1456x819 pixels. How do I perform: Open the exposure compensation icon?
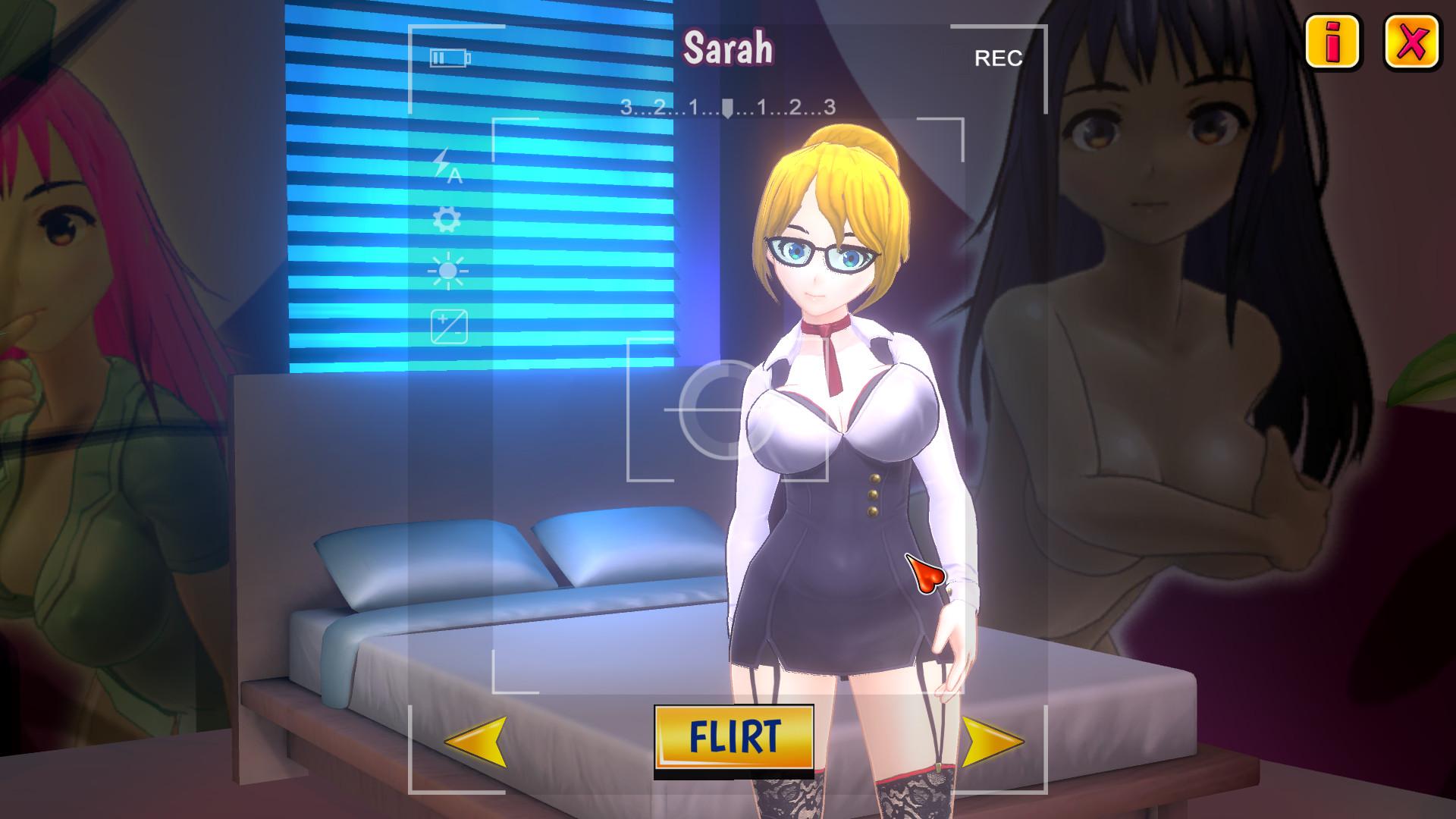(x=448, y=327)
